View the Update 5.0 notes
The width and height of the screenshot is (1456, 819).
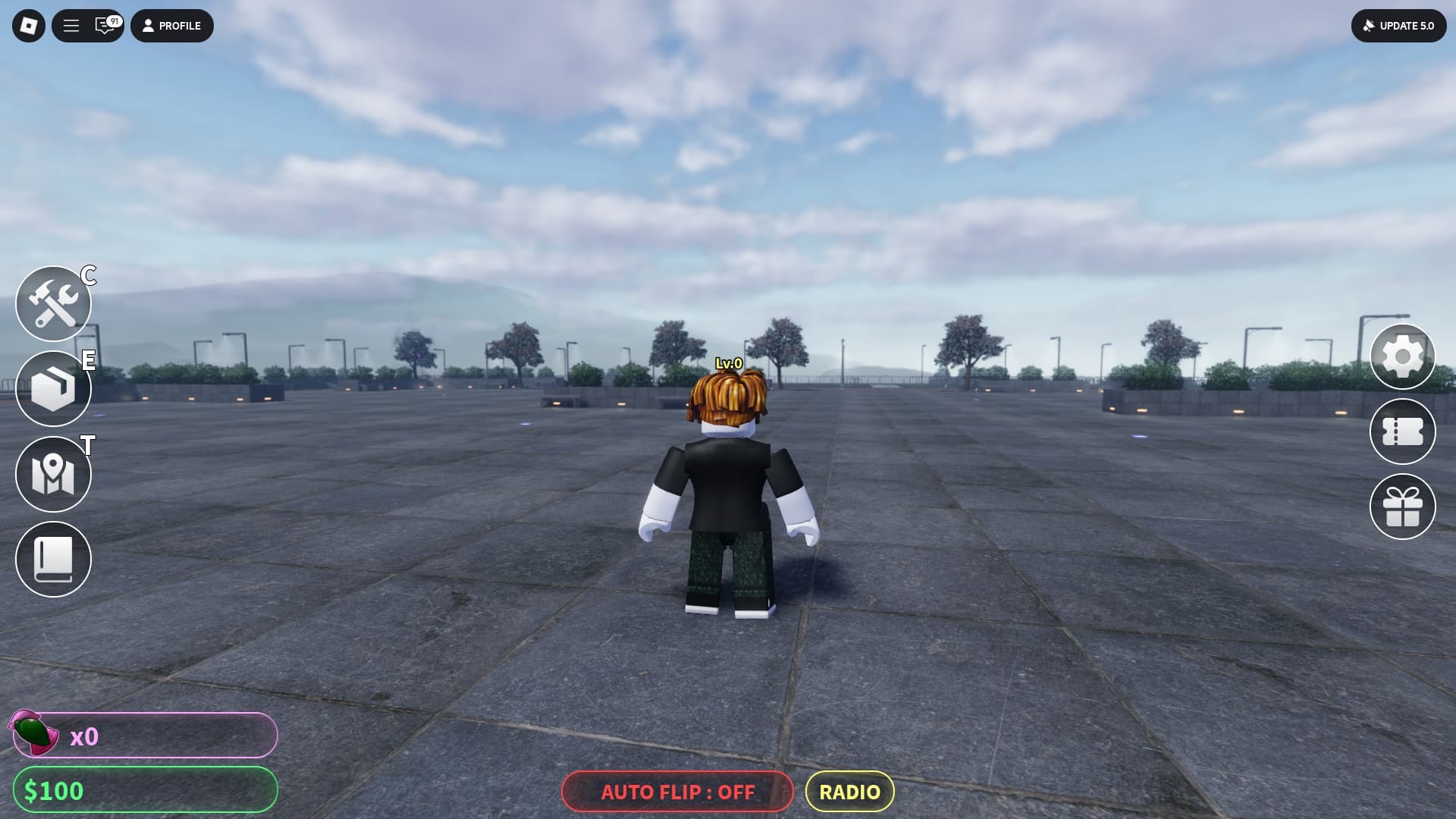pos(1398,26)
